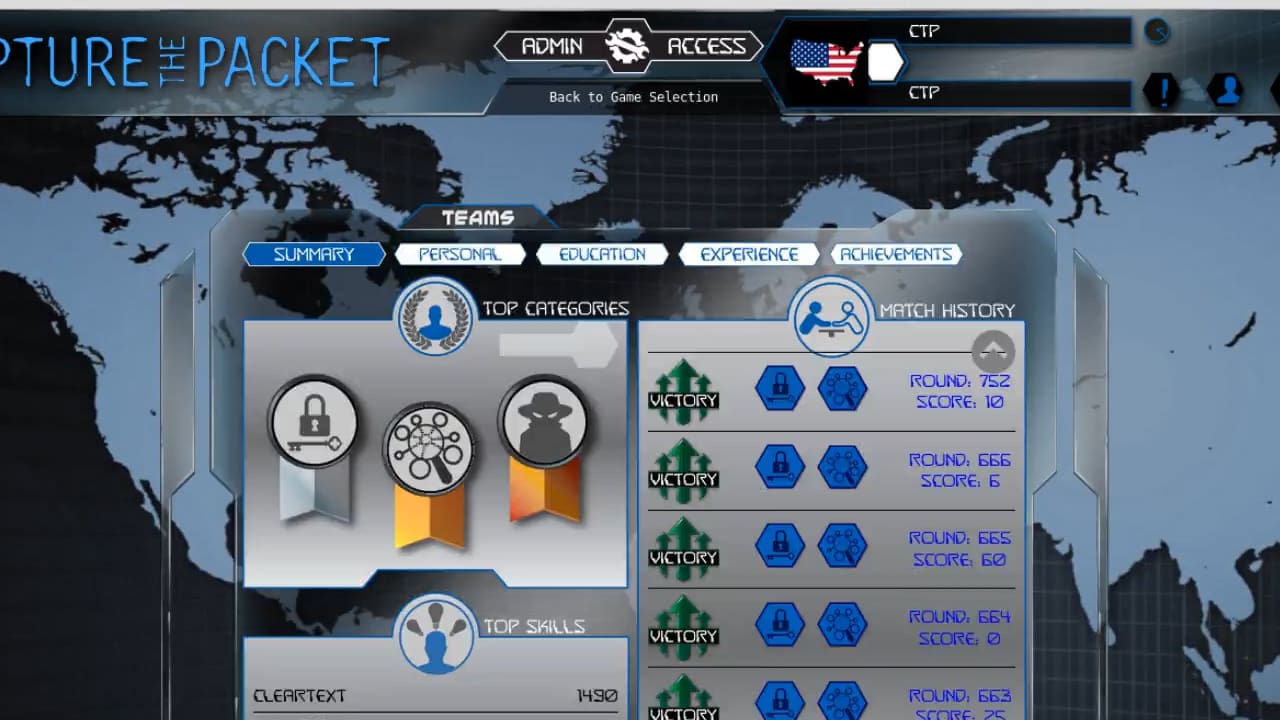
Task: Select the padlock category medal icon
Action: pyautogui.click(x=313, y=422)
